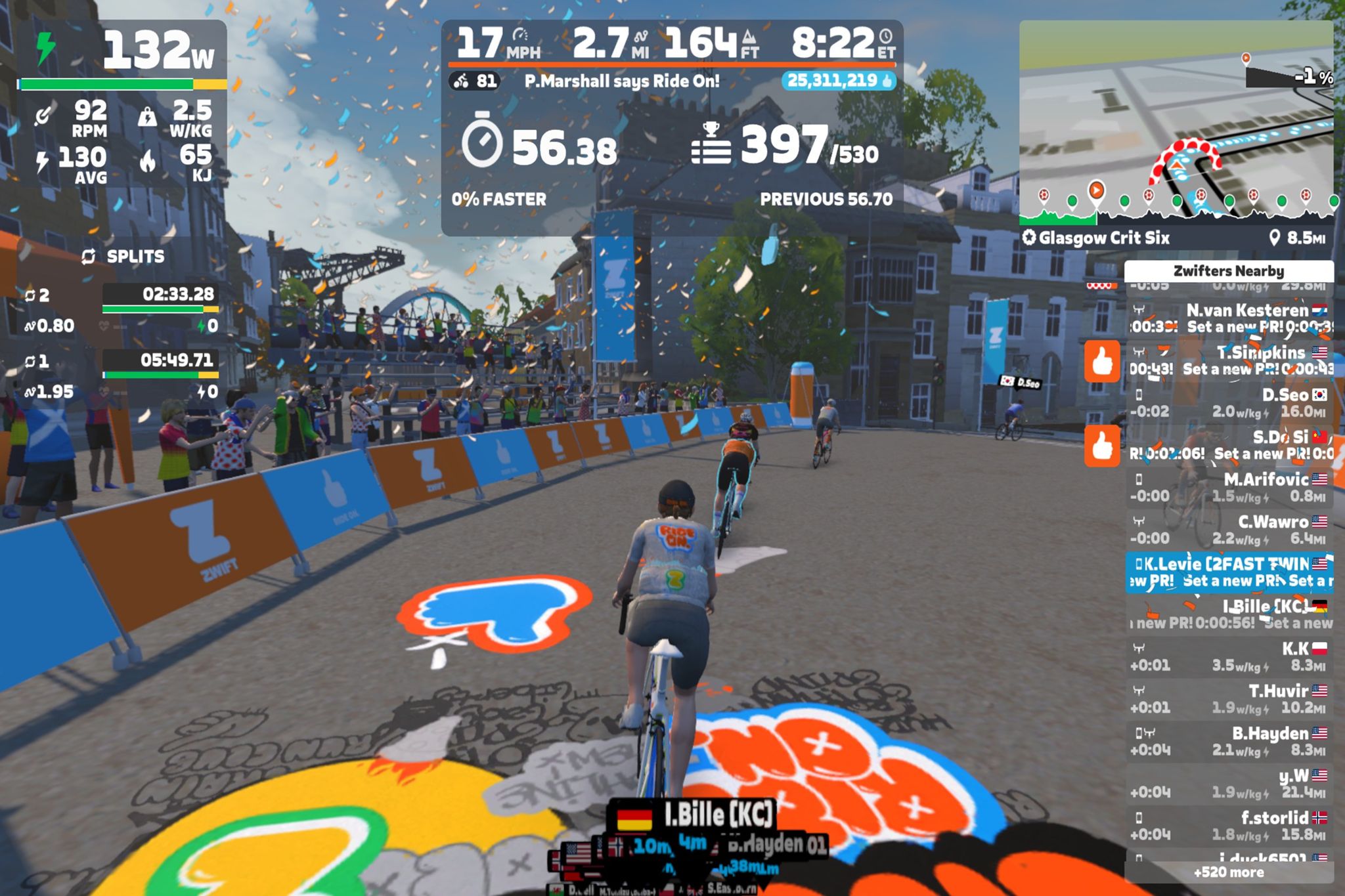The image size is (1345, 896).
Task: Expand the +520 more riders list
Action: tap(1229, 872)
